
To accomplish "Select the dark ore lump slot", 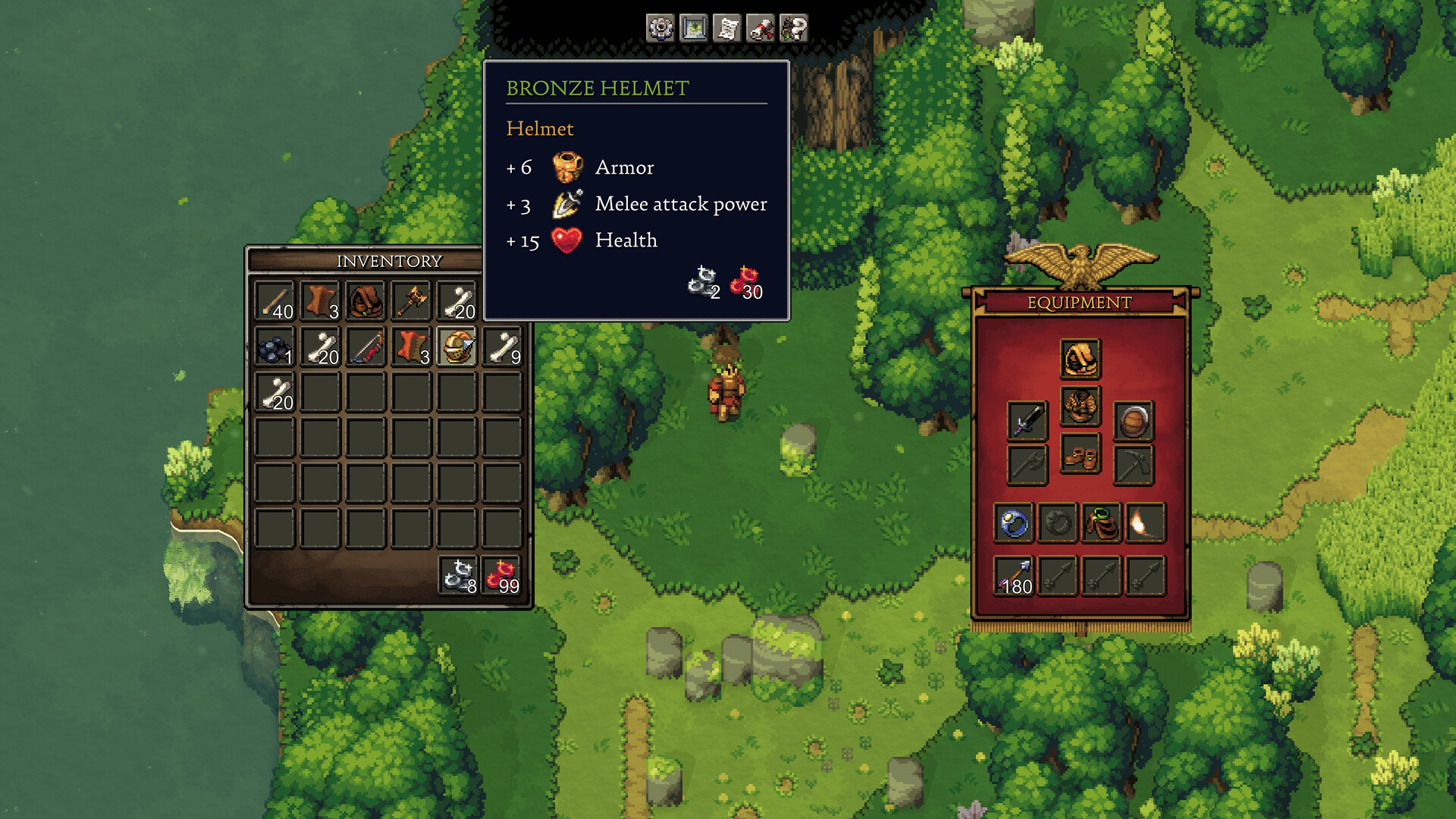I will tap(275, 347).
